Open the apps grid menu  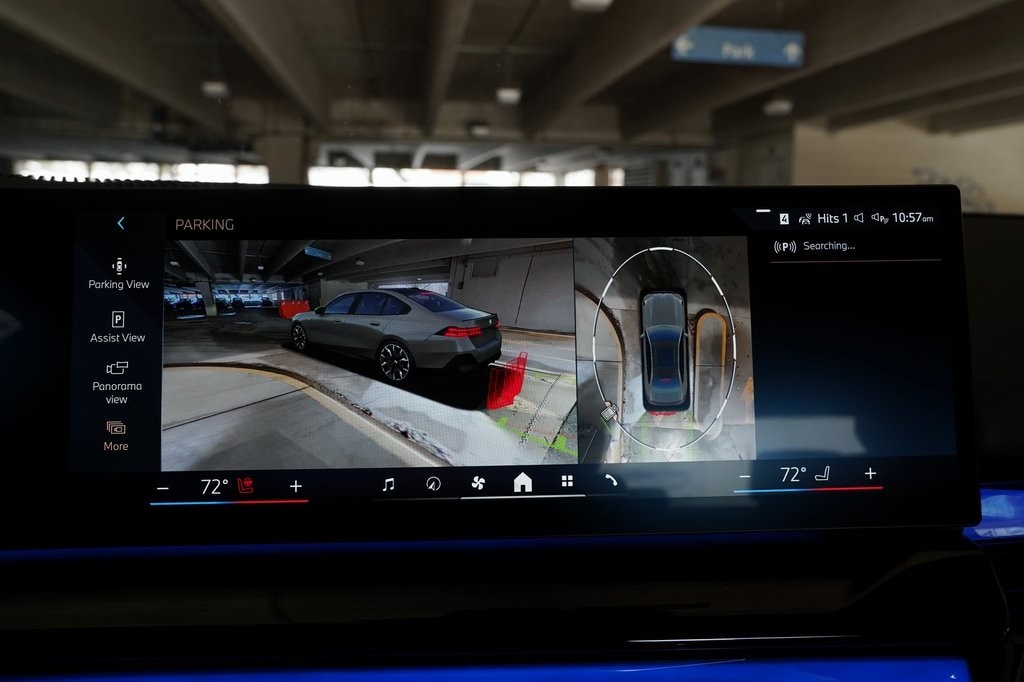[x=567, y=481]
